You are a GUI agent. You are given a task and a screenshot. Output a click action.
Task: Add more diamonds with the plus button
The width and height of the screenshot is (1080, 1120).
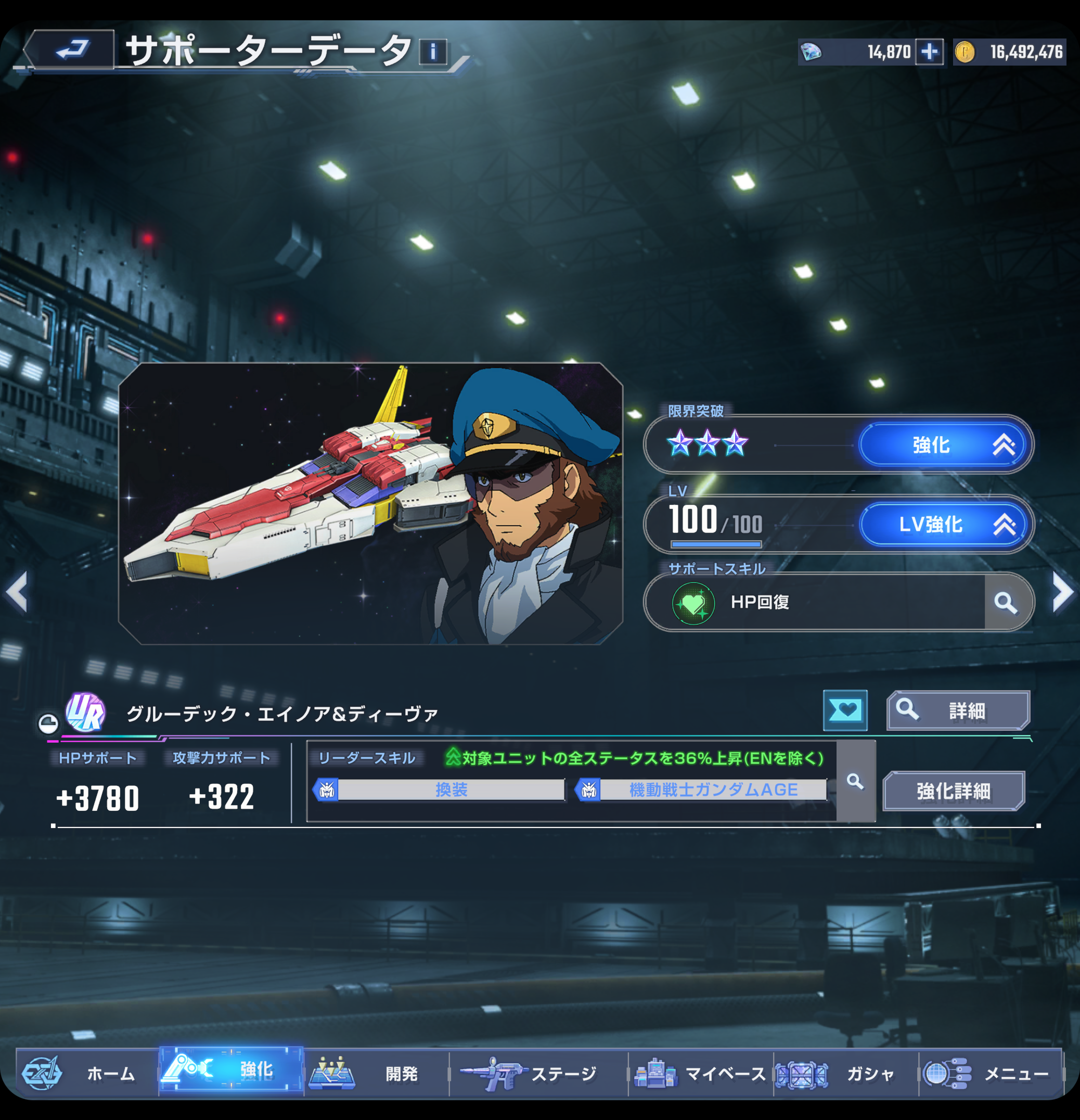point(929,53)
